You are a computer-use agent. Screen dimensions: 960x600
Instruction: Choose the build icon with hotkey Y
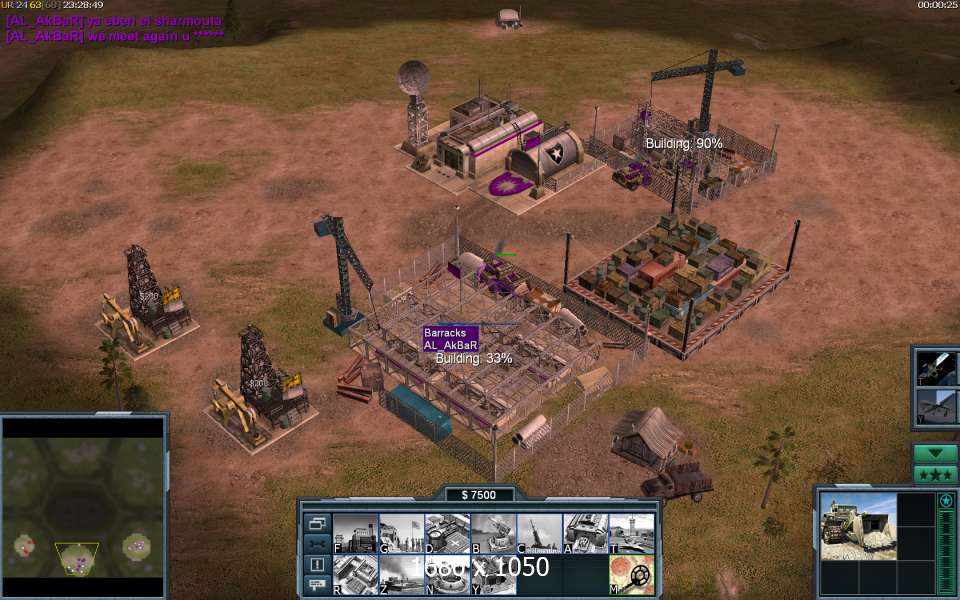pos(493,574)
